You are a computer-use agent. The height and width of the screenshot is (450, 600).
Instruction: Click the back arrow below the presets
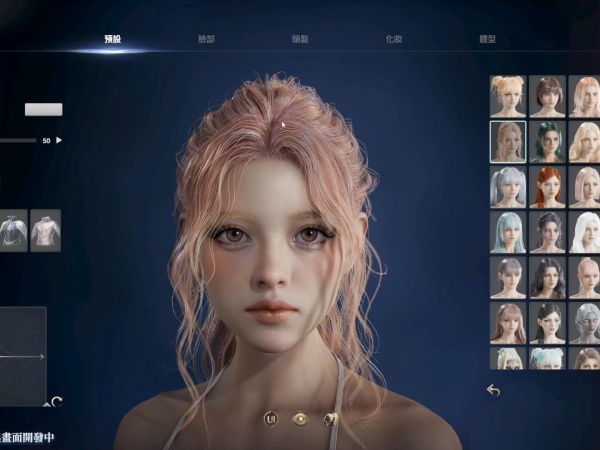[x=493, y=390]
